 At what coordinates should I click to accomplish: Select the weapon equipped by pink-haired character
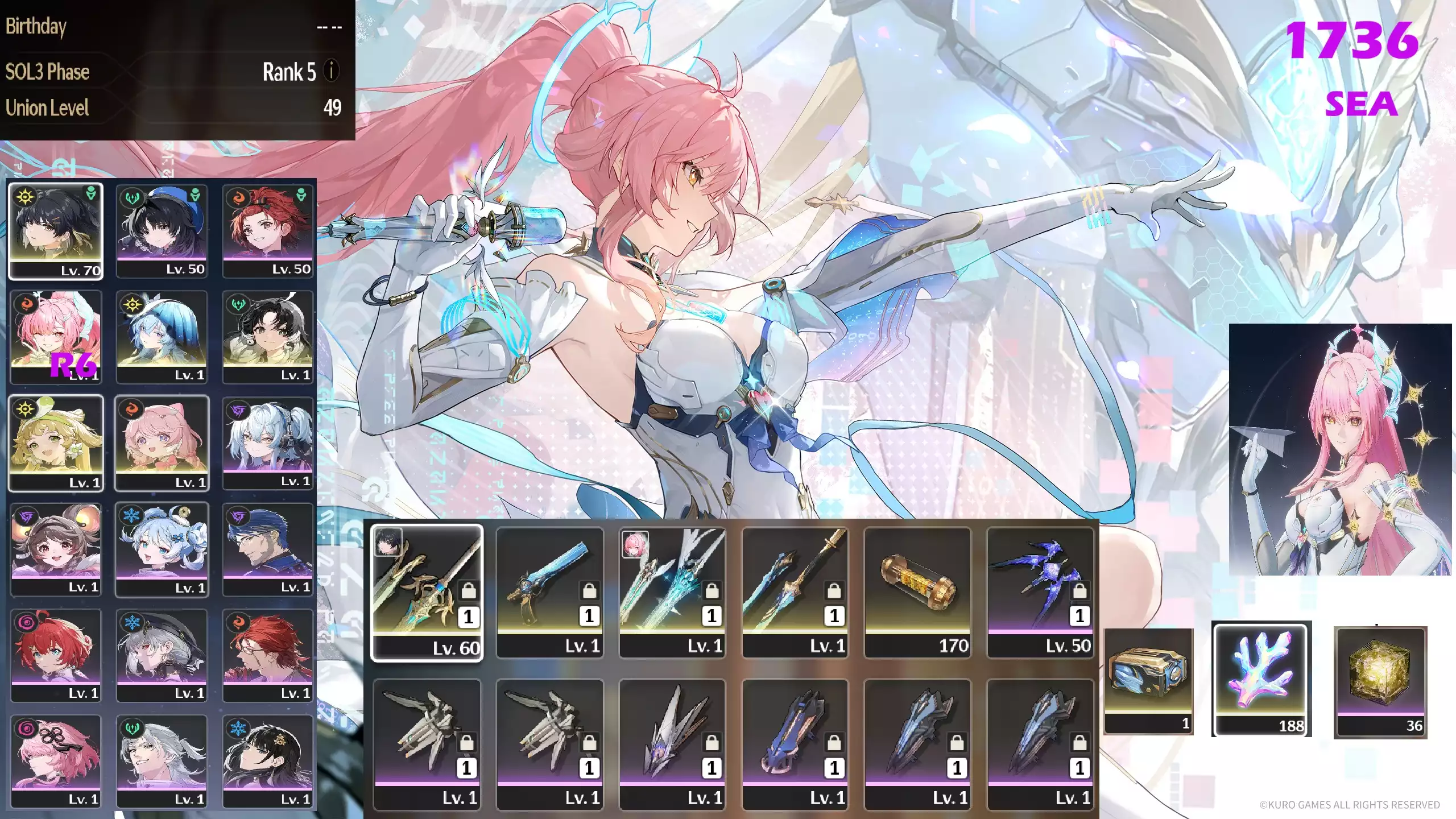coord(672,593)
